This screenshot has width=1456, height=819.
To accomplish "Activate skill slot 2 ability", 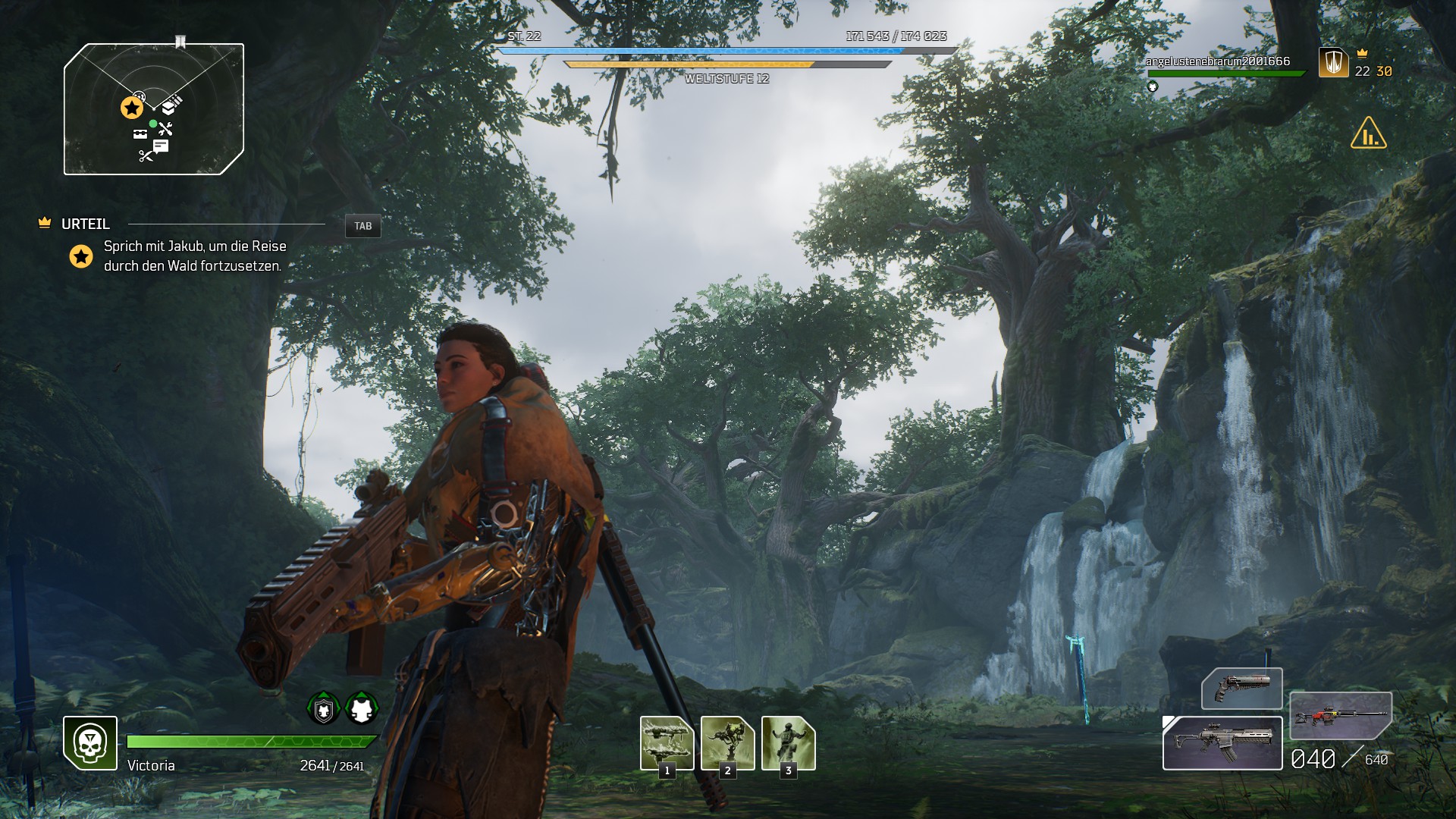I will click(727, 742).
